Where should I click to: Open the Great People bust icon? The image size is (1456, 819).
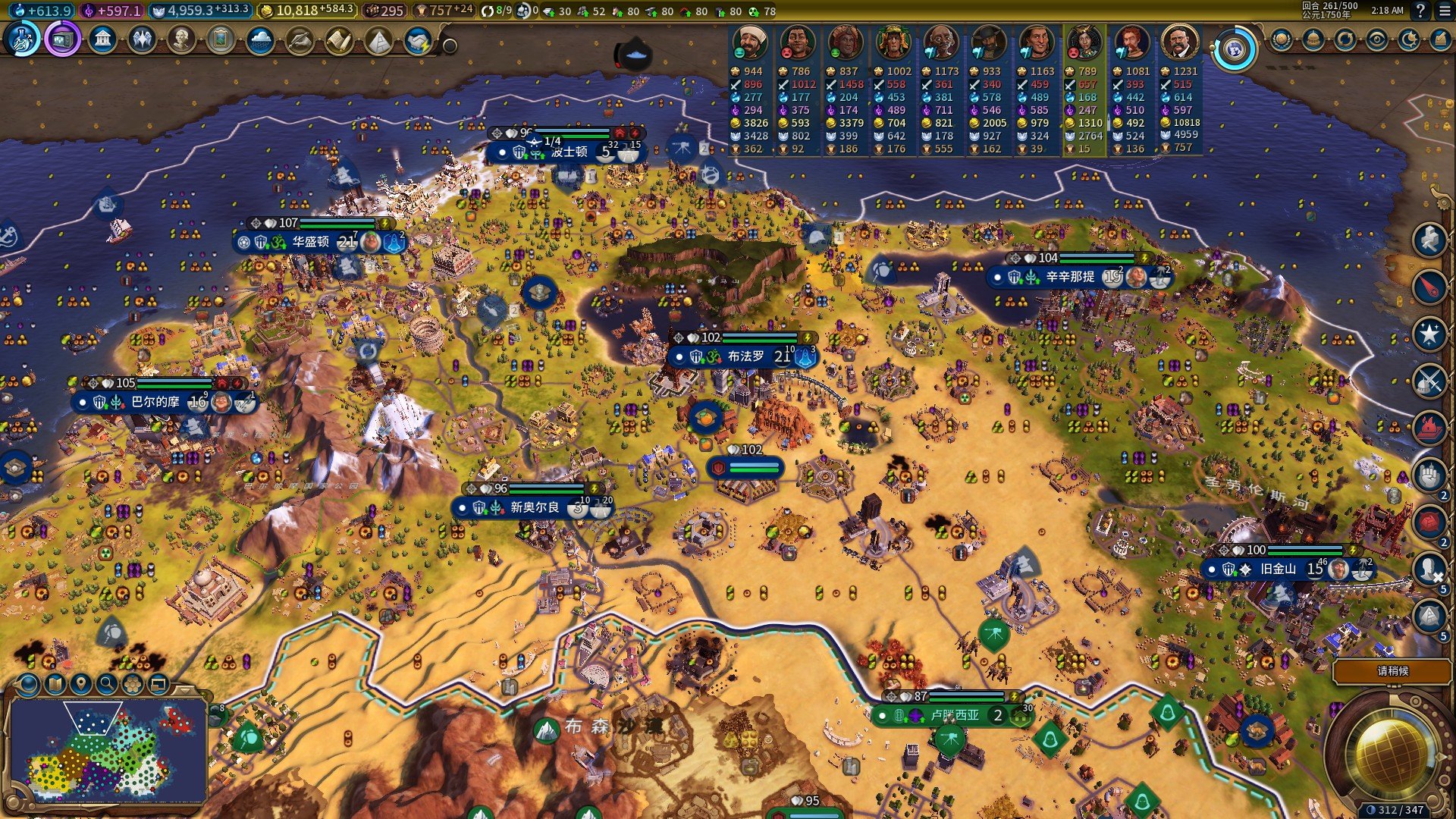[181, 39]
